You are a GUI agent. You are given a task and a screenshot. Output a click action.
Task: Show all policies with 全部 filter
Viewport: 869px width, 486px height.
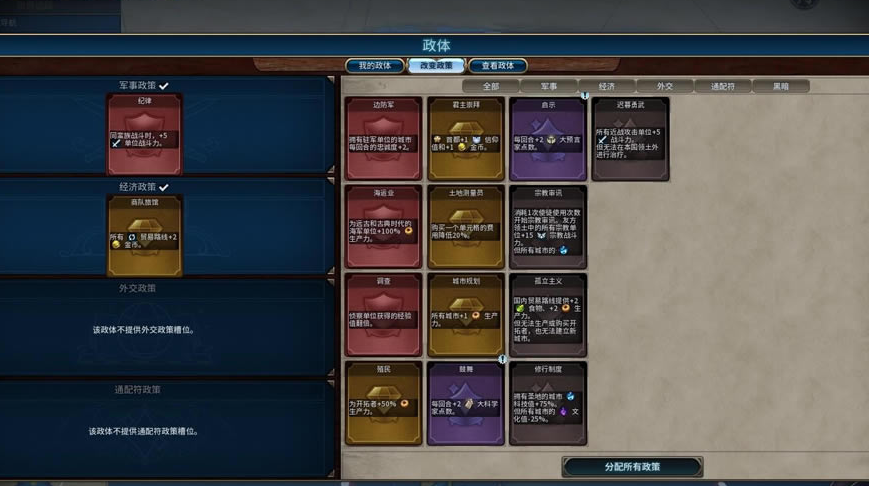click(490, 87)
